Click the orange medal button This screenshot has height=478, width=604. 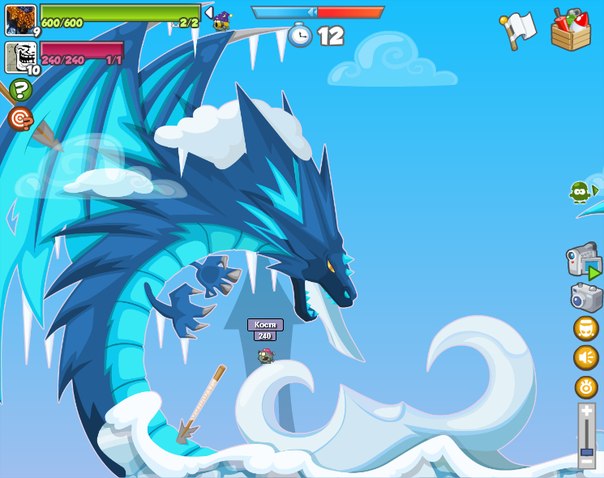[x=585, y=386]
